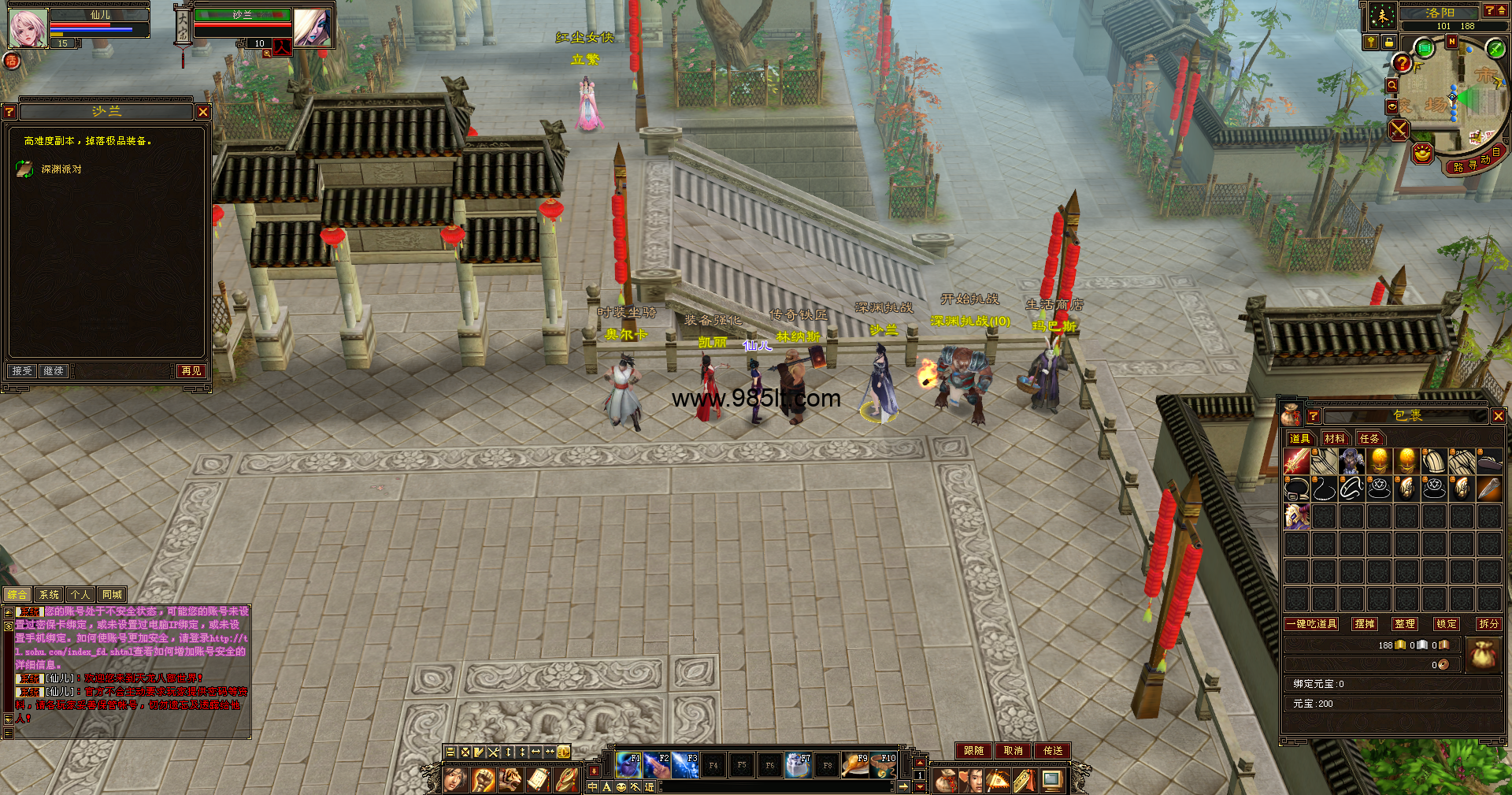The width and height of the screenshot is (1512, 795).
Task: Click the 再见 goodbye button
Action: coord(191,370)
